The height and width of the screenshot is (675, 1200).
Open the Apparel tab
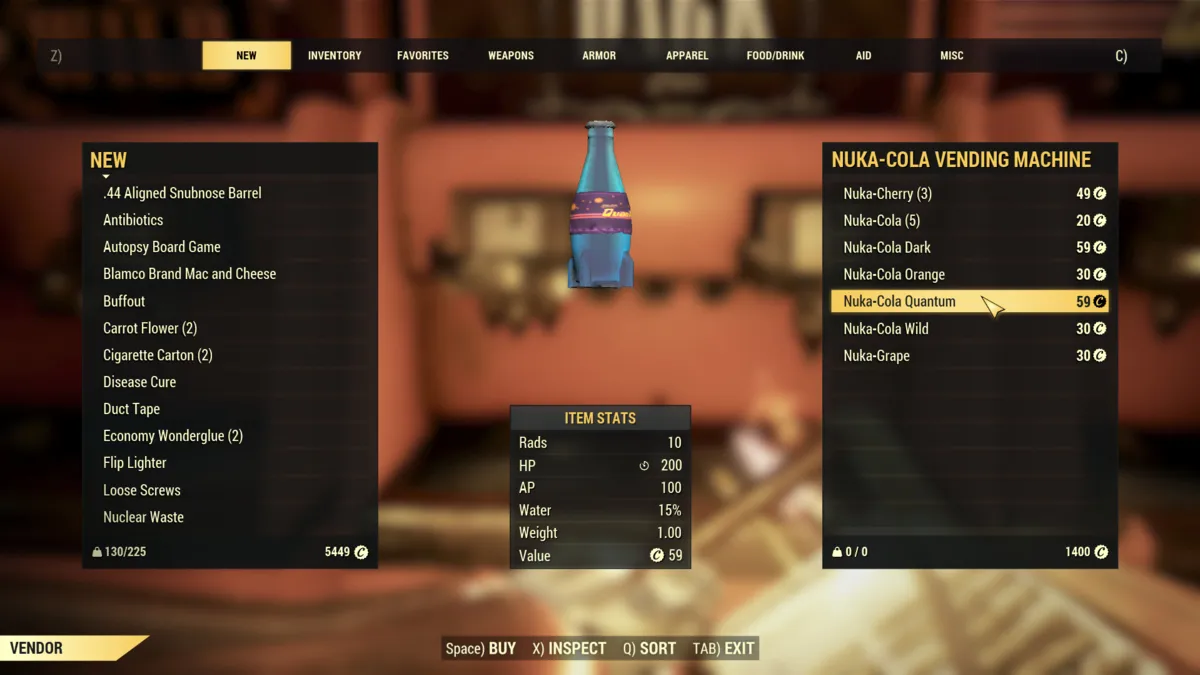tap(687, 56)
